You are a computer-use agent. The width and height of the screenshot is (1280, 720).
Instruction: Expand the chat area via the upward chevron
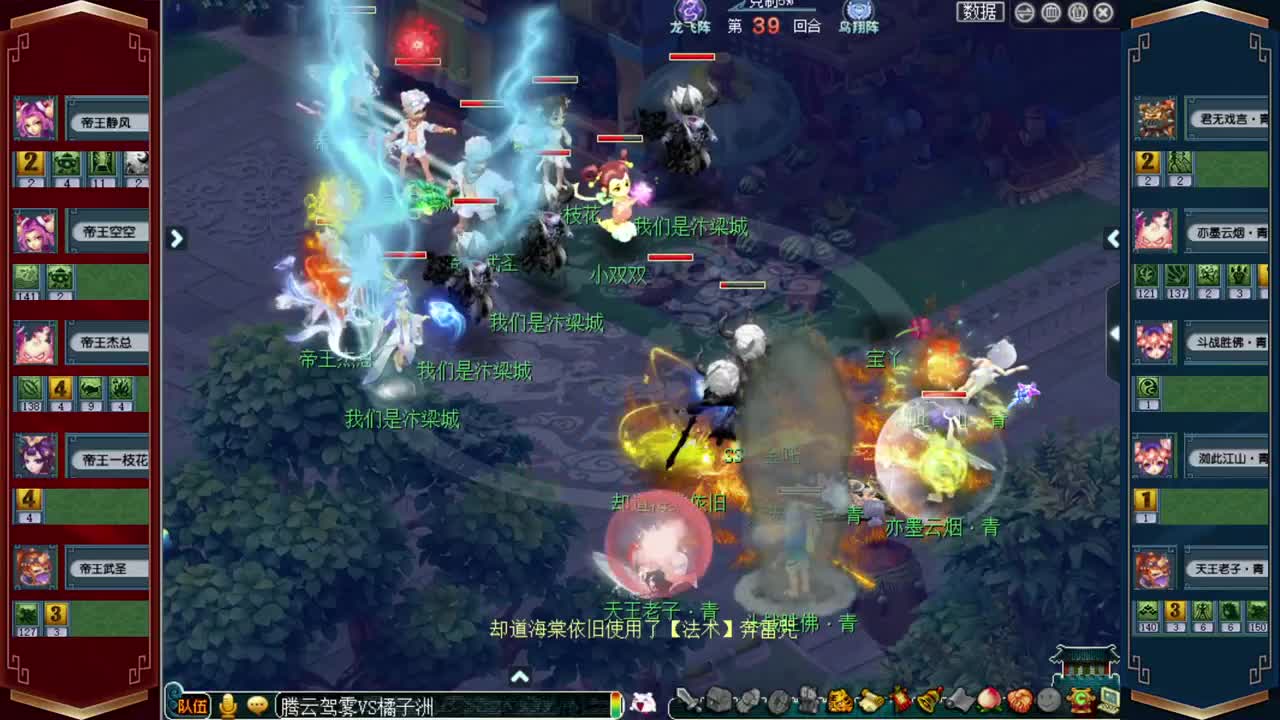point(520,677)
